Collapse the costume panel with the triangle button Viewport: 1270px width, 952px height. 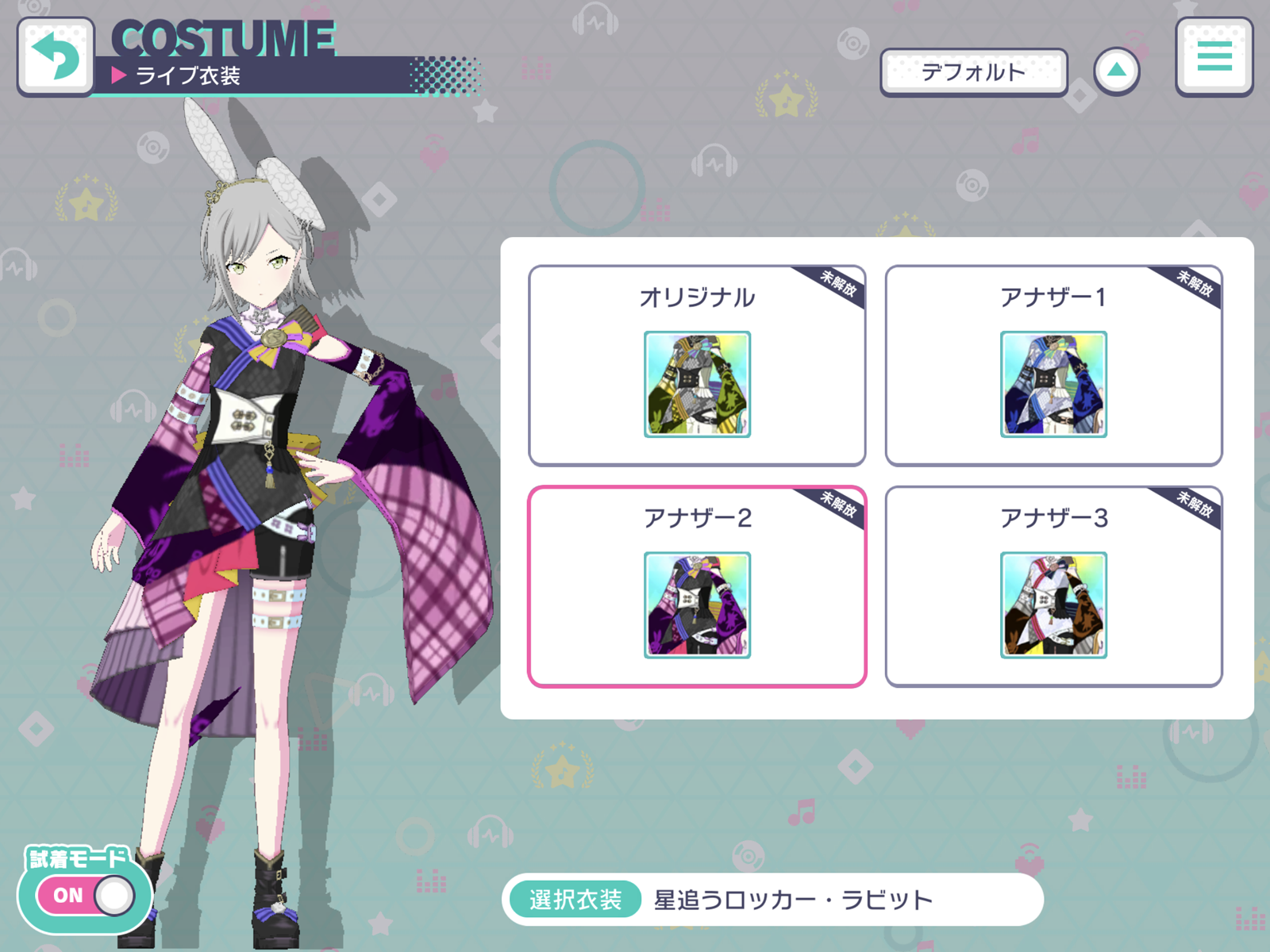1117,70
